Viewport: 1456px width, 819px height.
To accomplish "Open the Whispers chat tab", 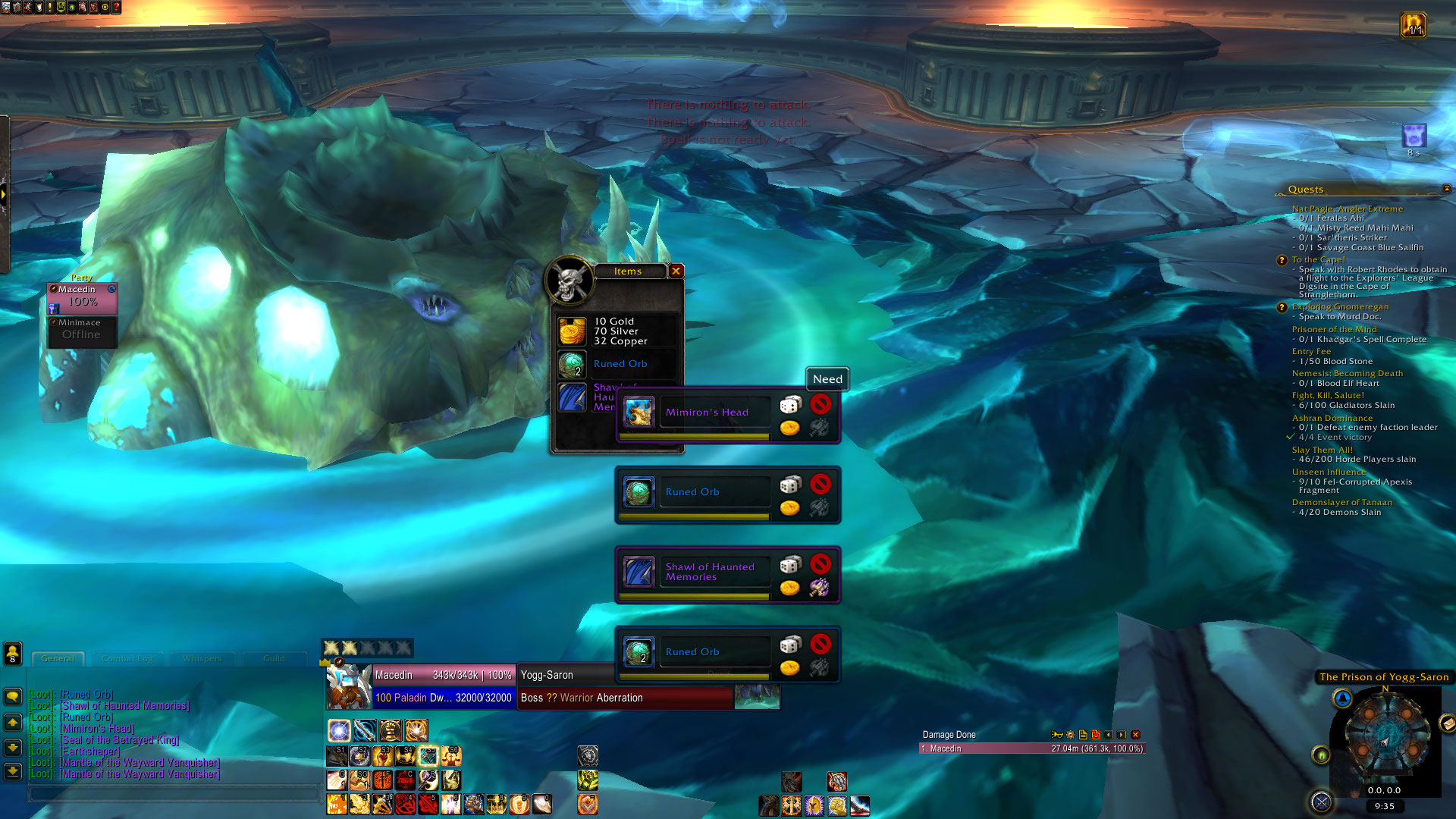I will [x=202, y=658].
